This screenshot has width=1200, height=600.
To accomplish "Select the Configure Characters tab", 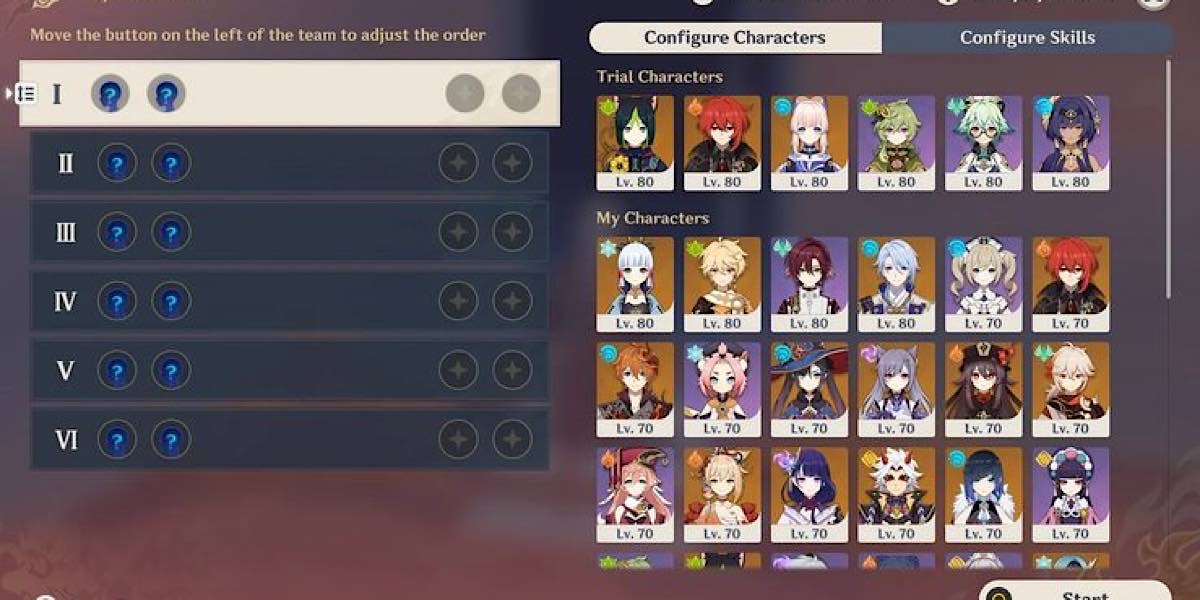I will [x=735, y=38].
